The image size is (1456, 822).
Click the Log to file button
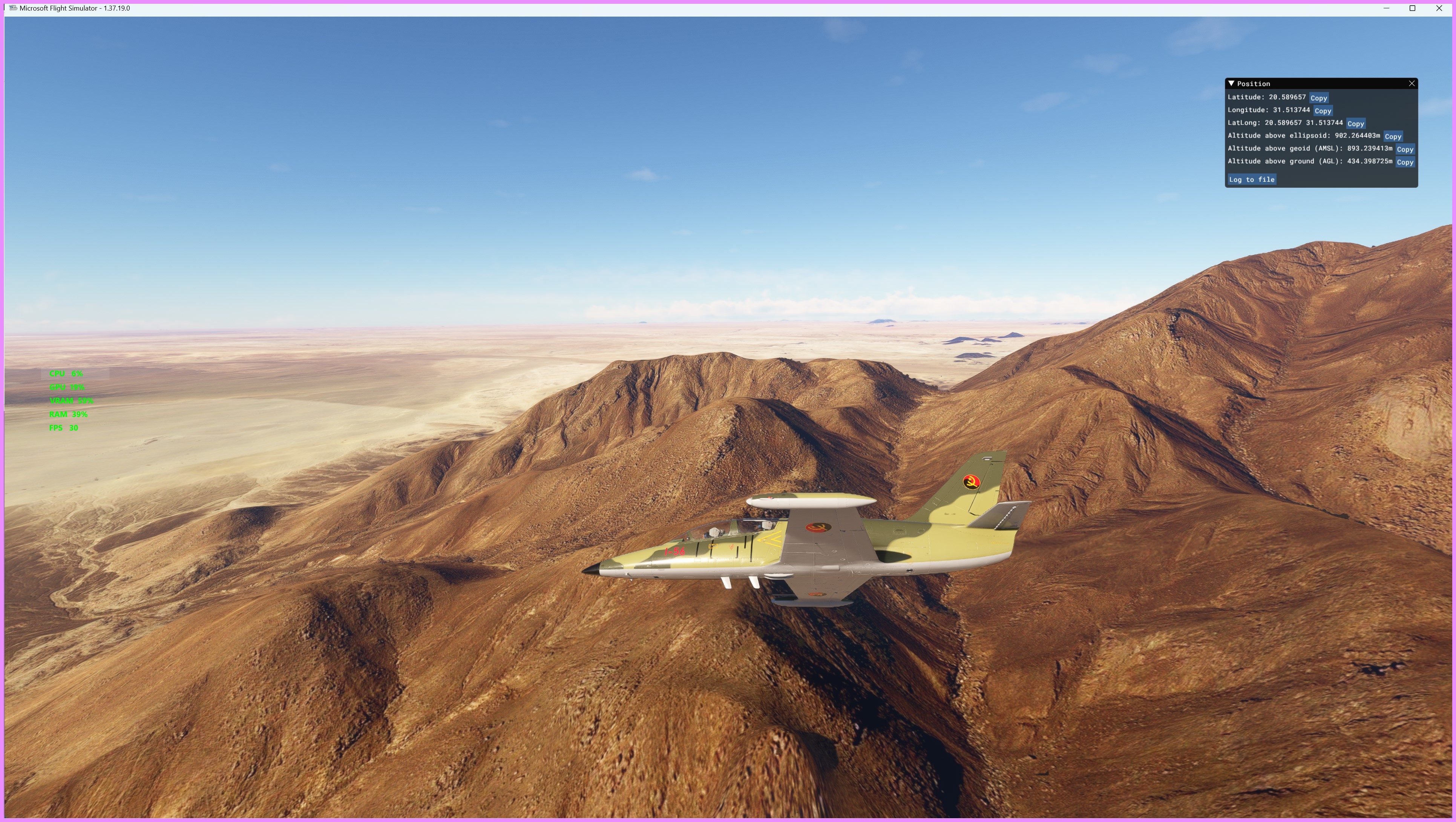click(1251, 180)
